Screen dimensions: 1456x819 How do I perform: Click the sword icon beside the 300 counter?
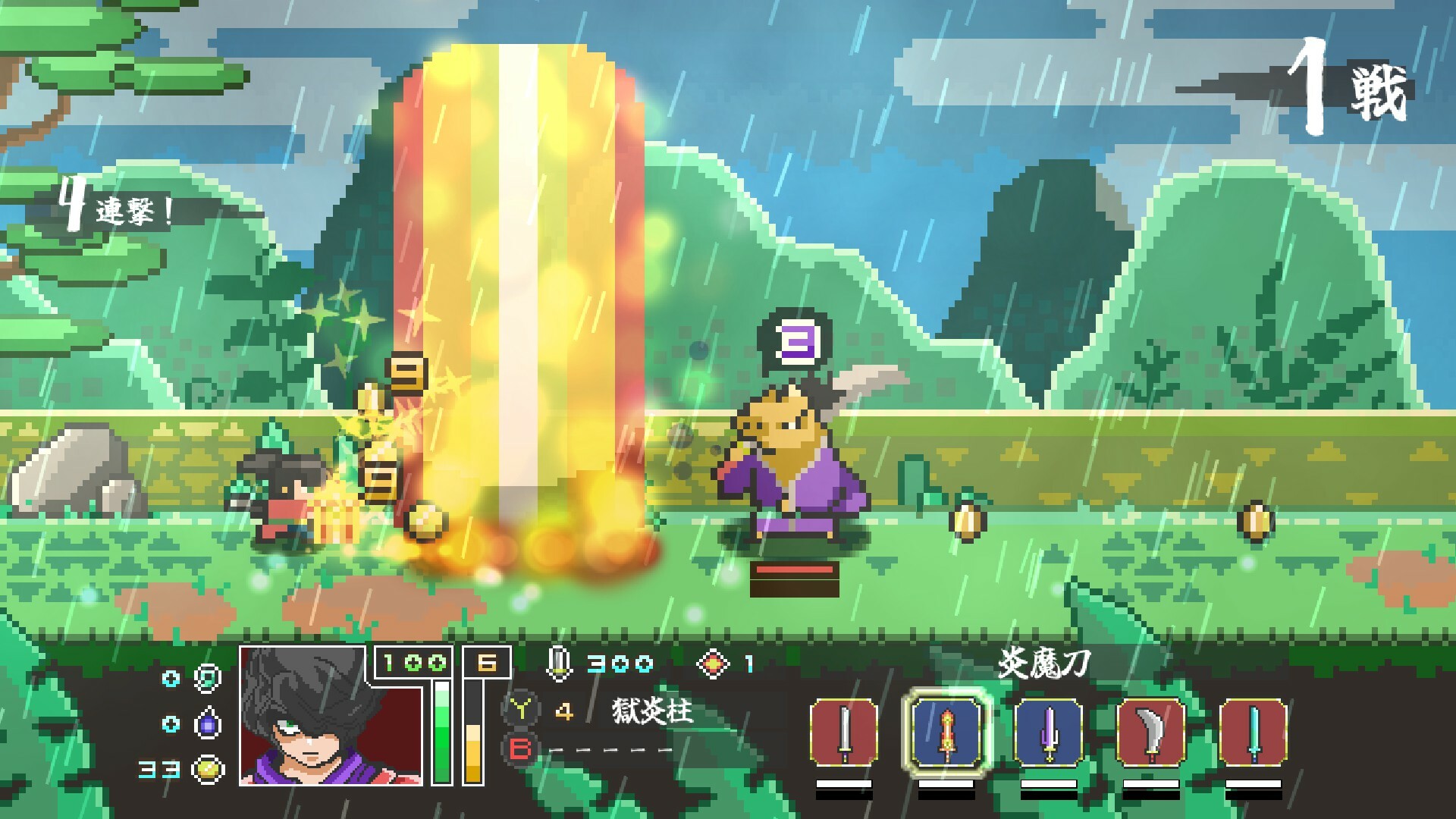pyautogui.click(x=559, y=664)
